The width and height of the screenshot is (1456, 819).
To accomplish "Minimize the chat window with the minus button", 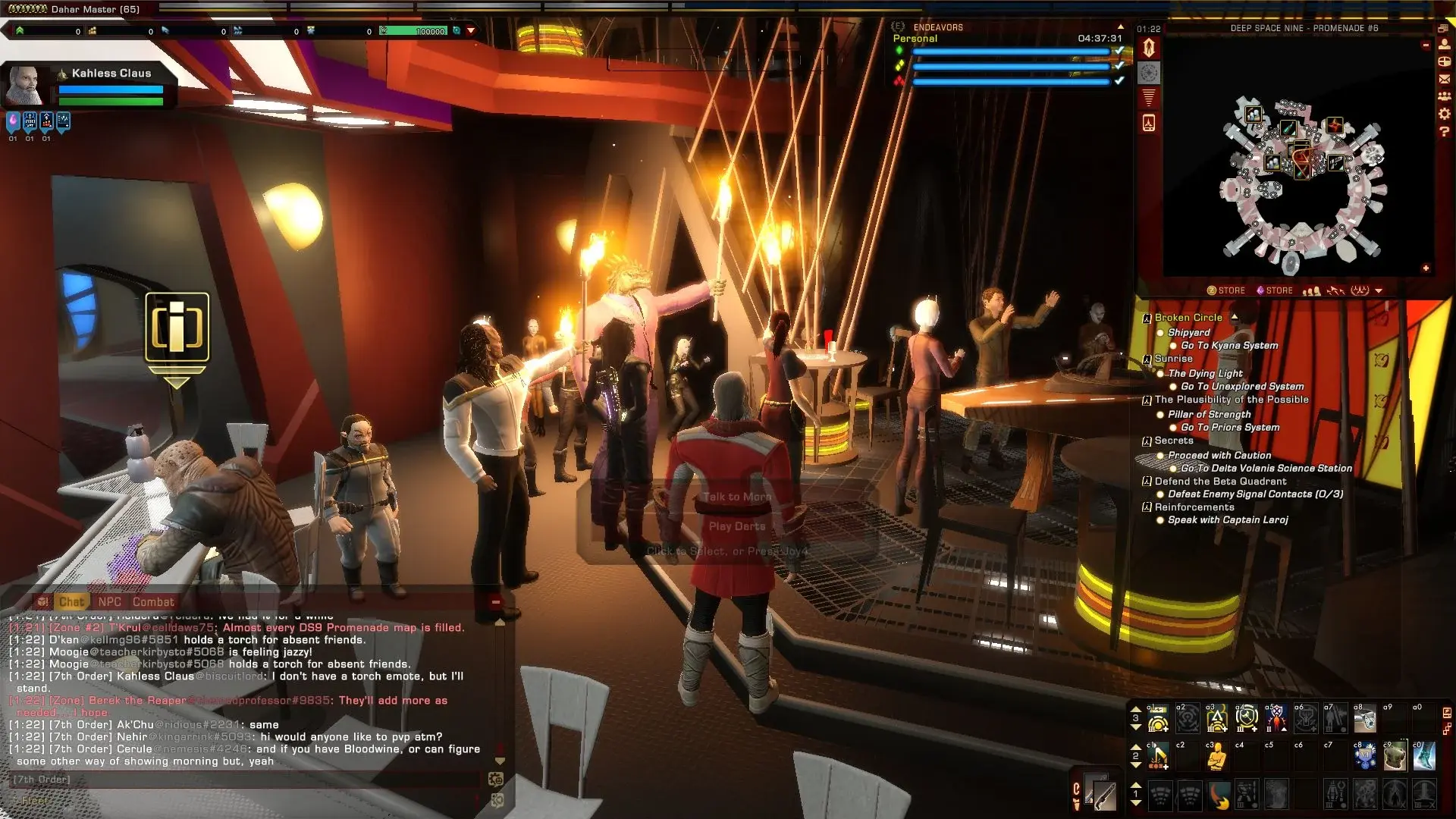I will click(495, 602).
